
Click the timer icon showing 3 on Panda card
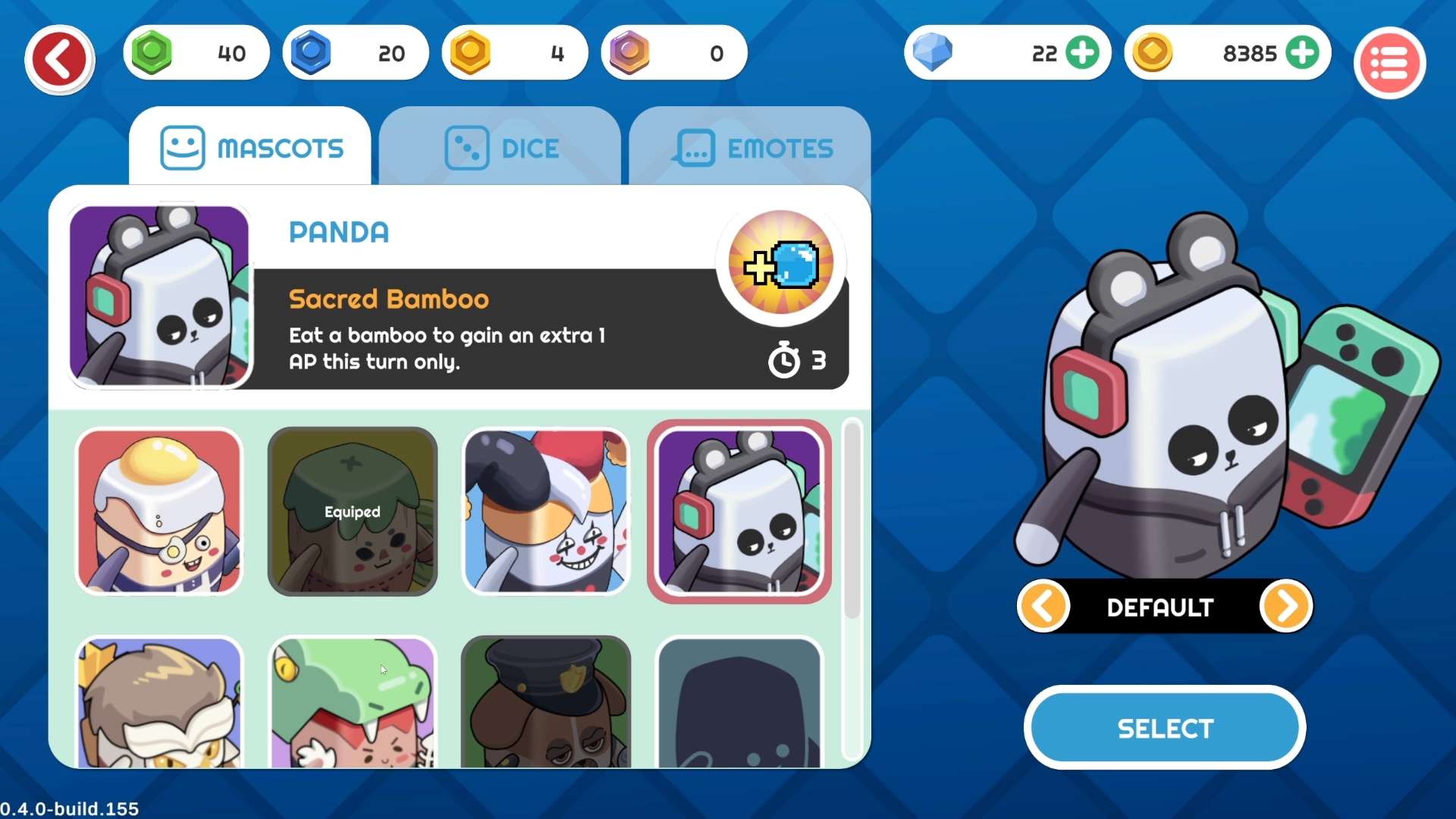click(786, 360)
